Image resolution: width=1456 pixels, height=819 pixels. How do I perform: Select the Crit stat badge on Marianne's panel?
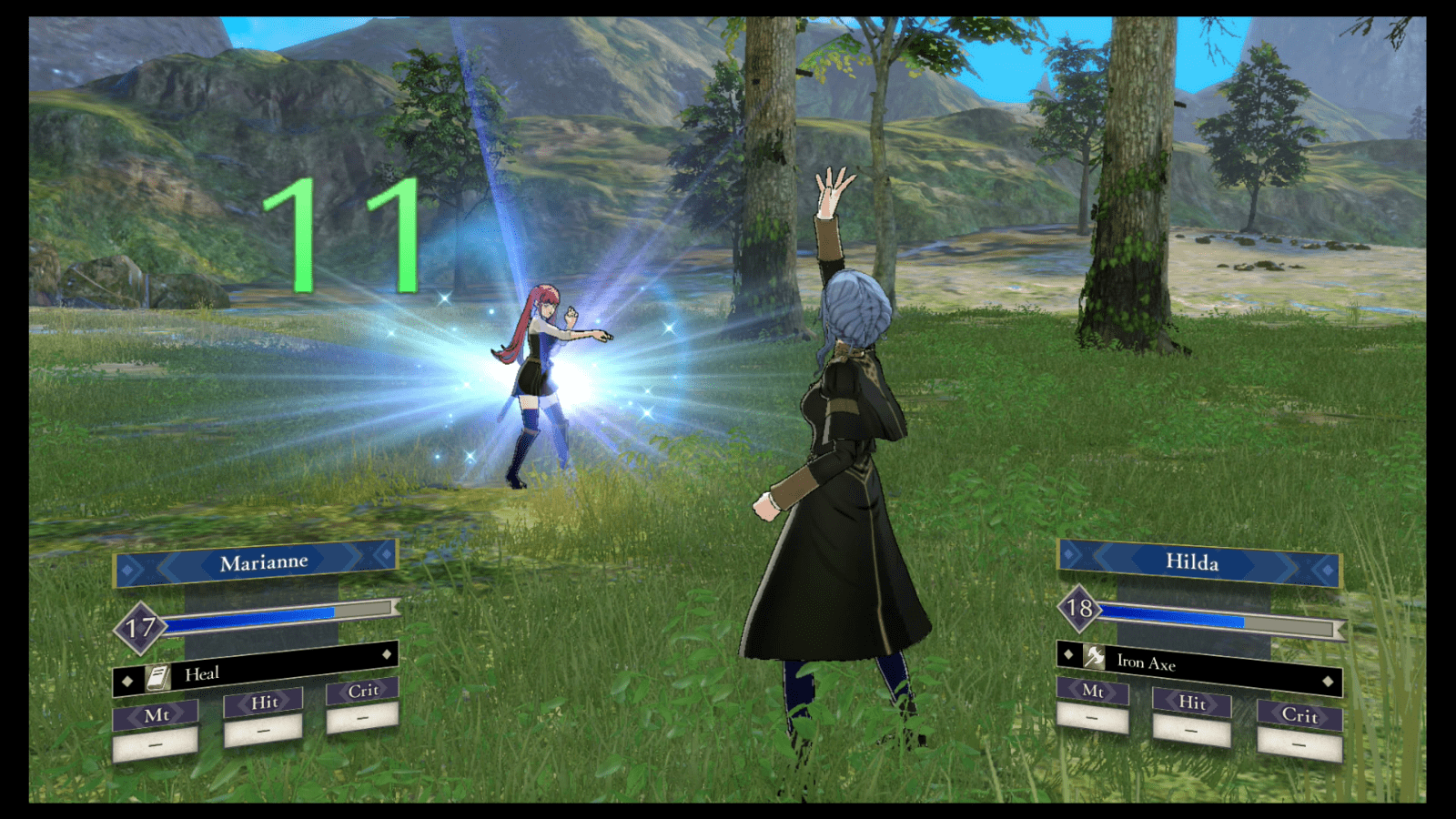click(x=362, y=692)
